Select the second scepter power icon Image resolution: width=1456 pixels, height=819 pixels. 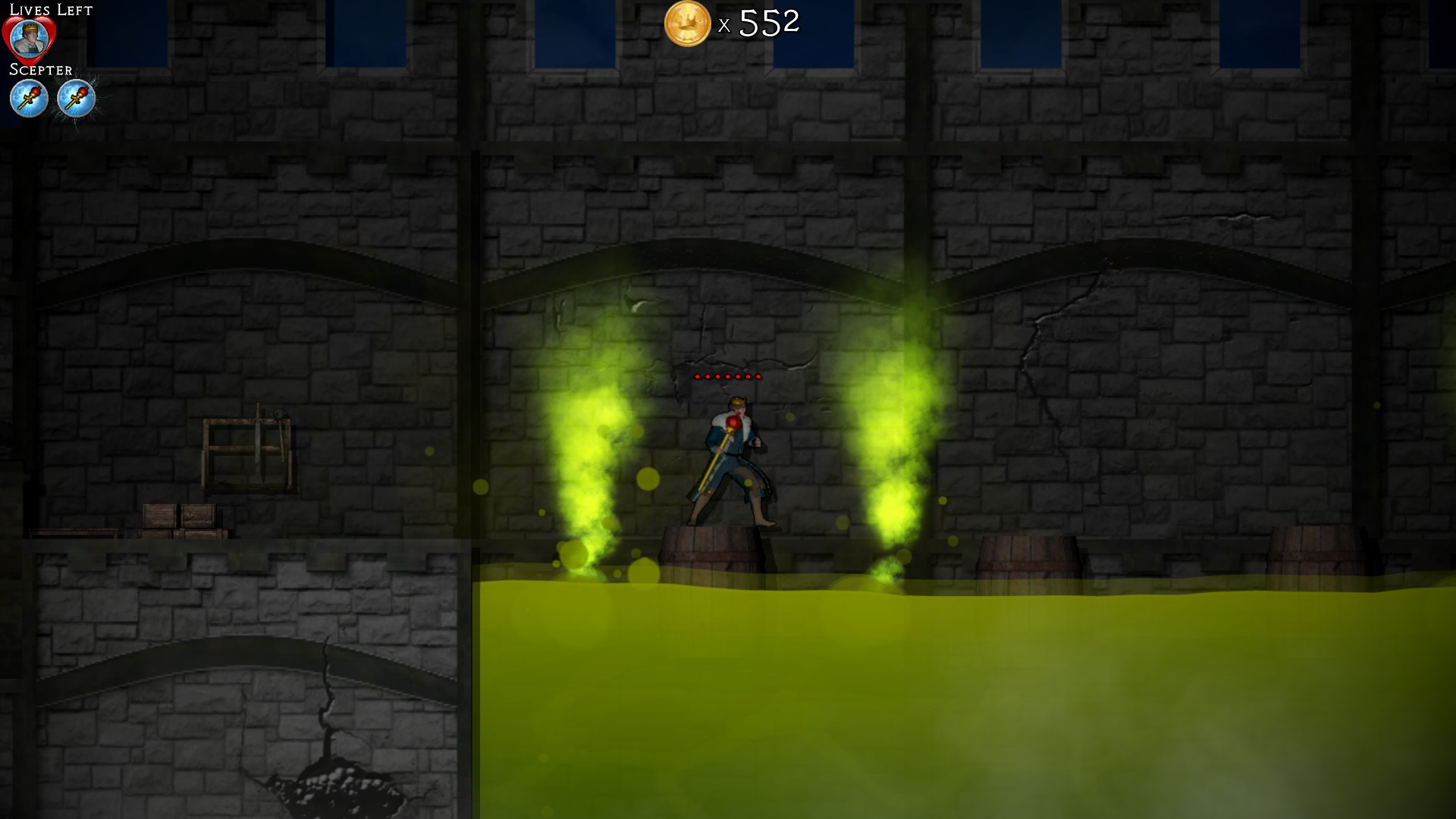pos(77,98)
